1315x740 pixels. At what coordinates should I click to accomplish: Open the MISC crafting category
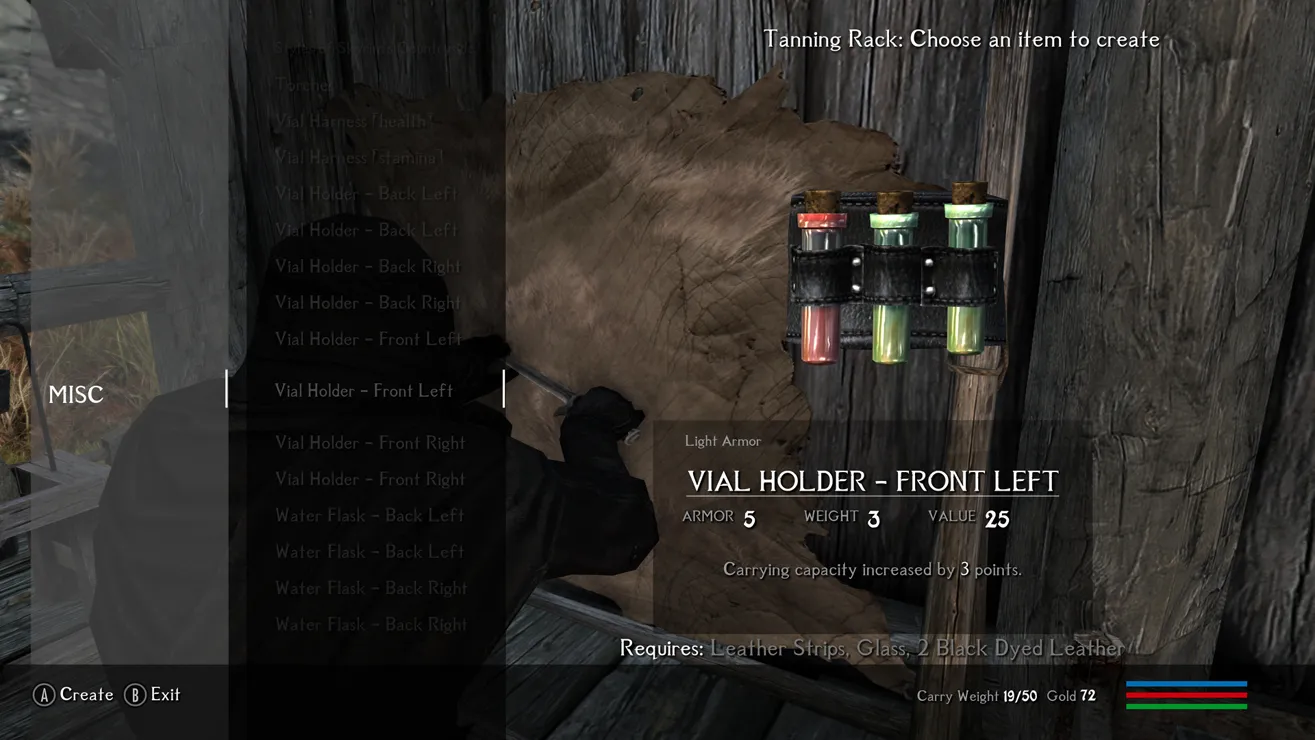(x=76, y=395)
